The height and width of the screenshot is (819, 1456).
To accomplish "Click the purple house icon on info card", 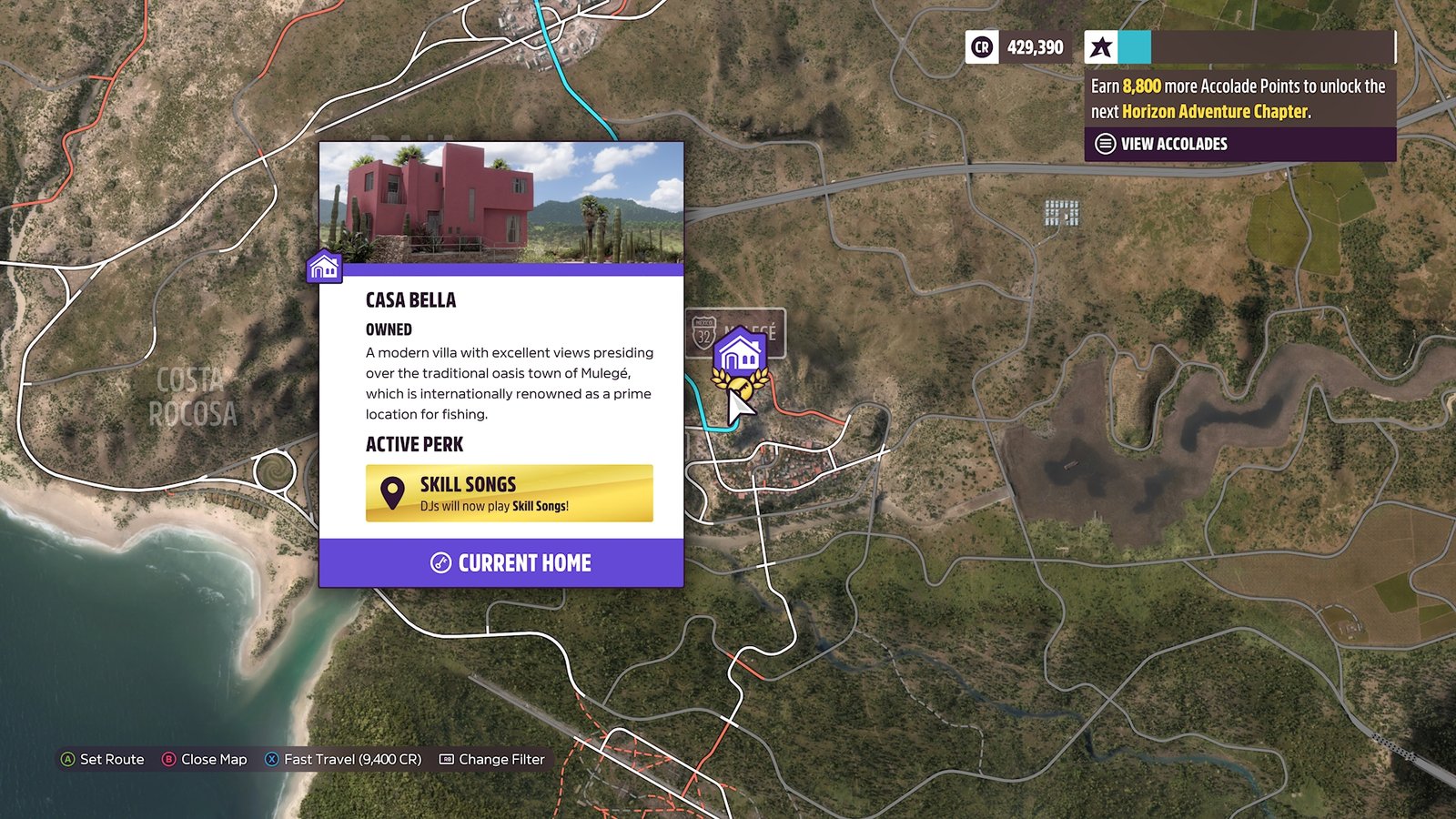I will click(x=324, y=267).
